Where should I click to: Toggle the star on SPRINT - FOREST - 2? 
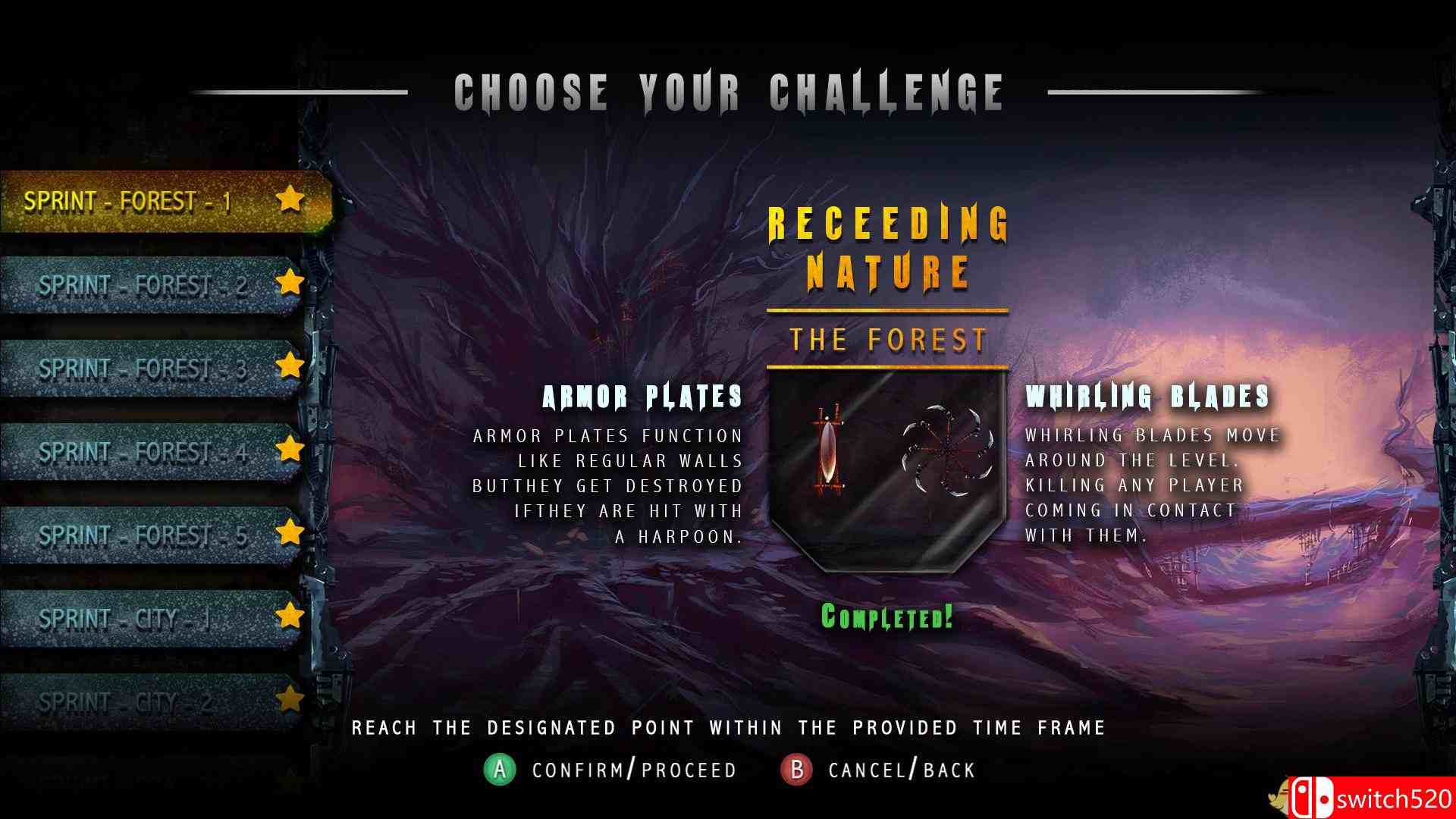(x=290, y=283)
